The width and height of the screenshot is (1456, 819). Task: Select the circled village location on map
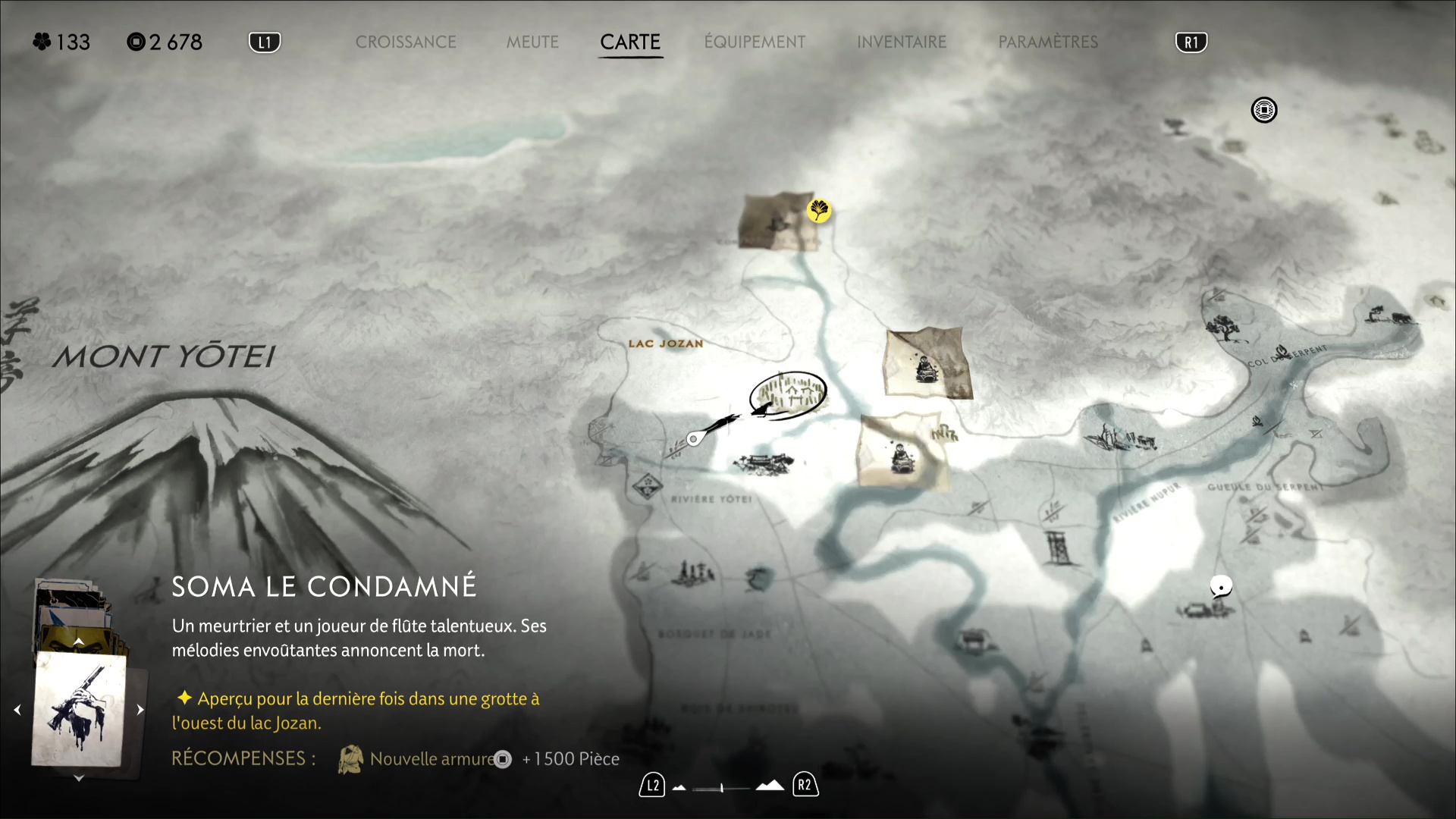[789, 394]
